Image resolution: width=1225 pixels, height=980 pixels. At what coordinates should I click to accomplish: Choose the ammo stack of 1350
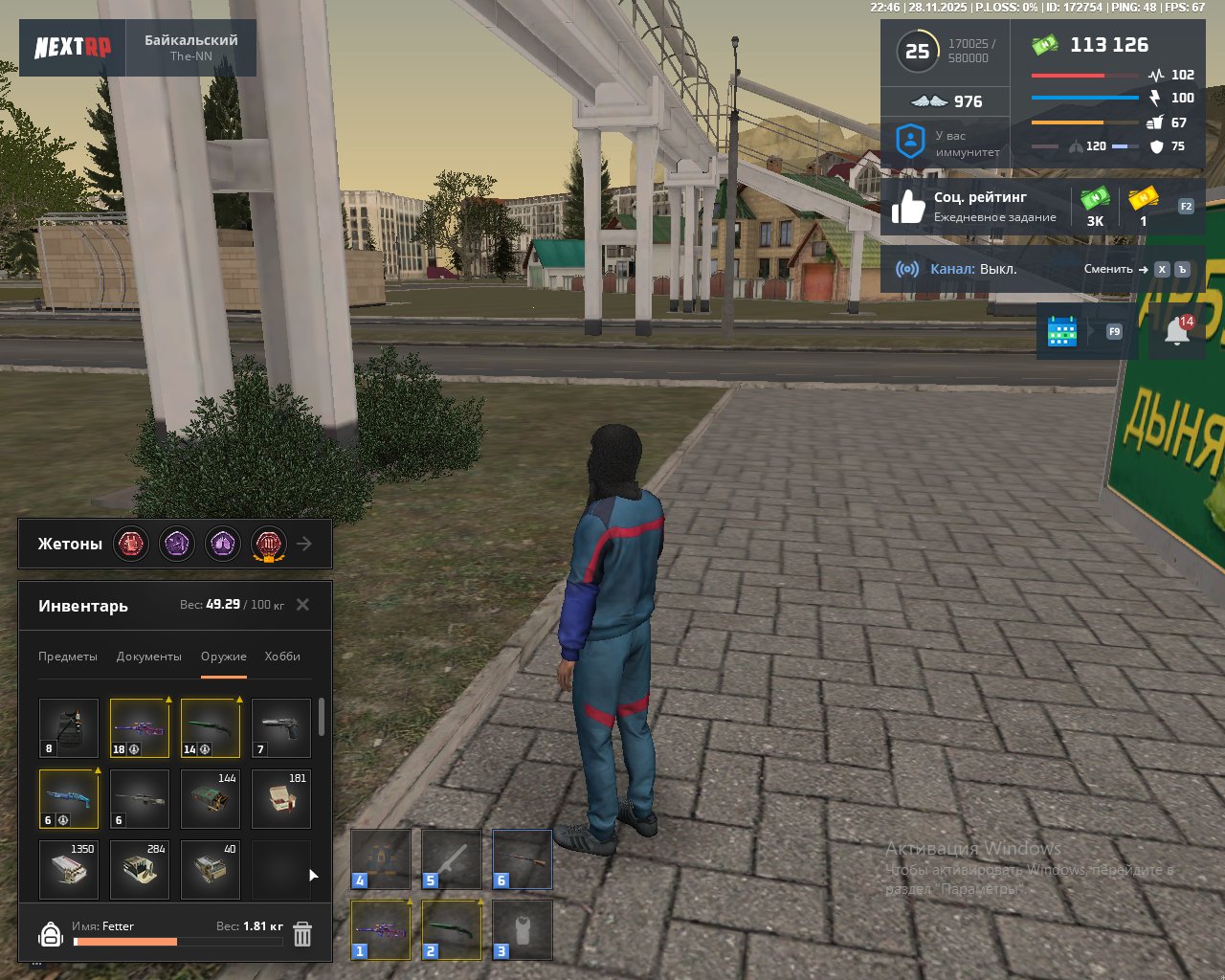tap(69, 870)
